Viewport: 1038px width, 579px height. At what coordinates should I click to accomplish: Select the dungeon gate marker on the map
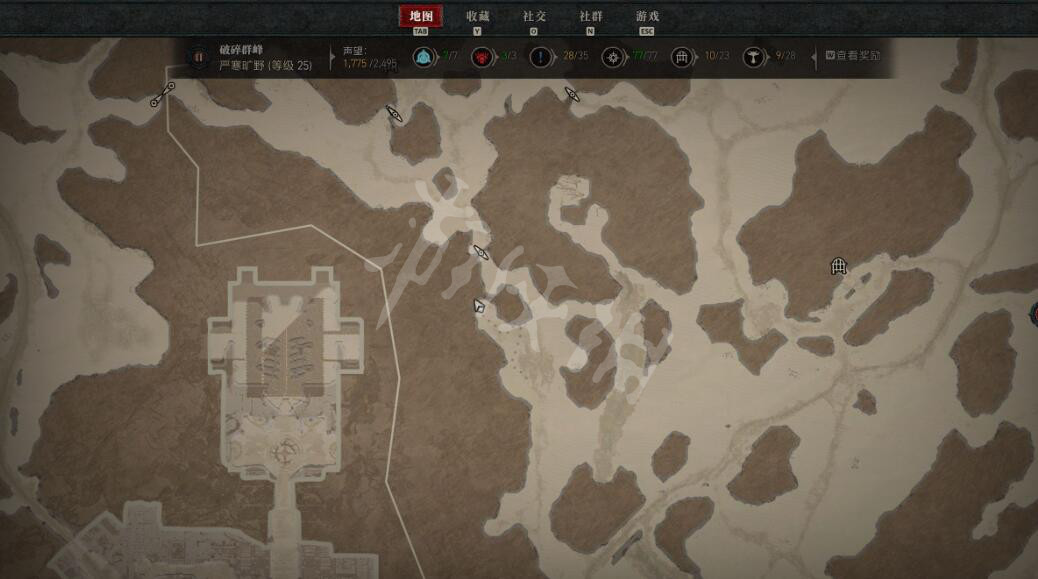tap(838, 266)
